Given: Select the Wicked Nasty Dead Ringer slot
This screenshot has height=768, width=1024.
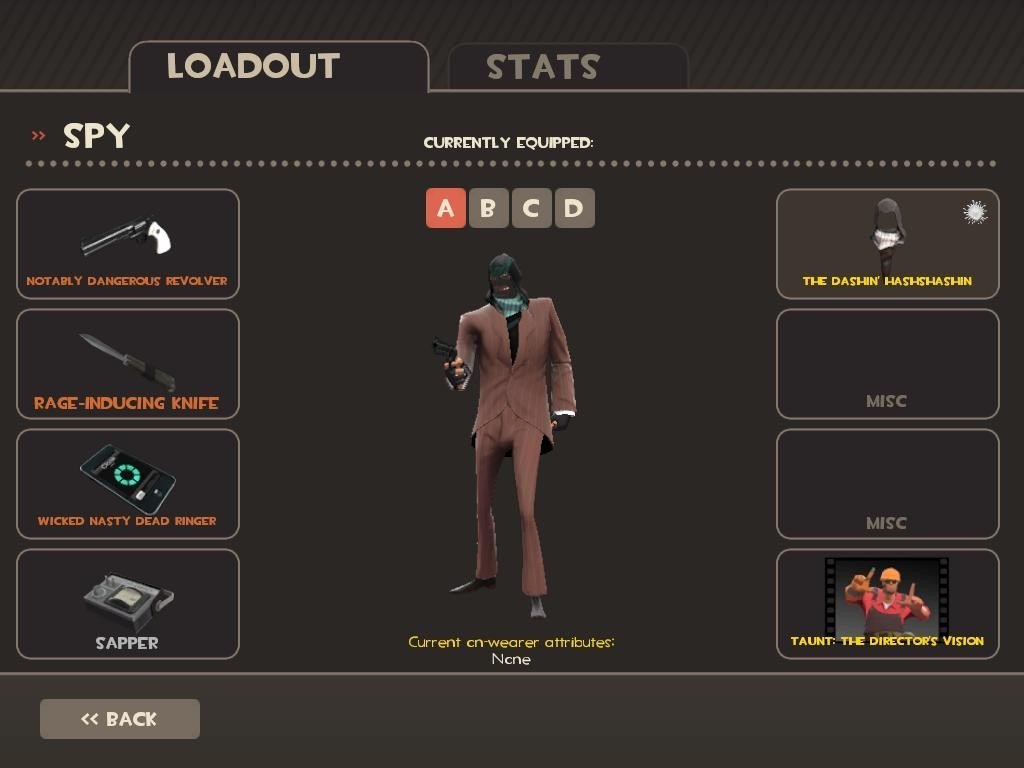Looking at the screenshot, I should coord(128,484).
